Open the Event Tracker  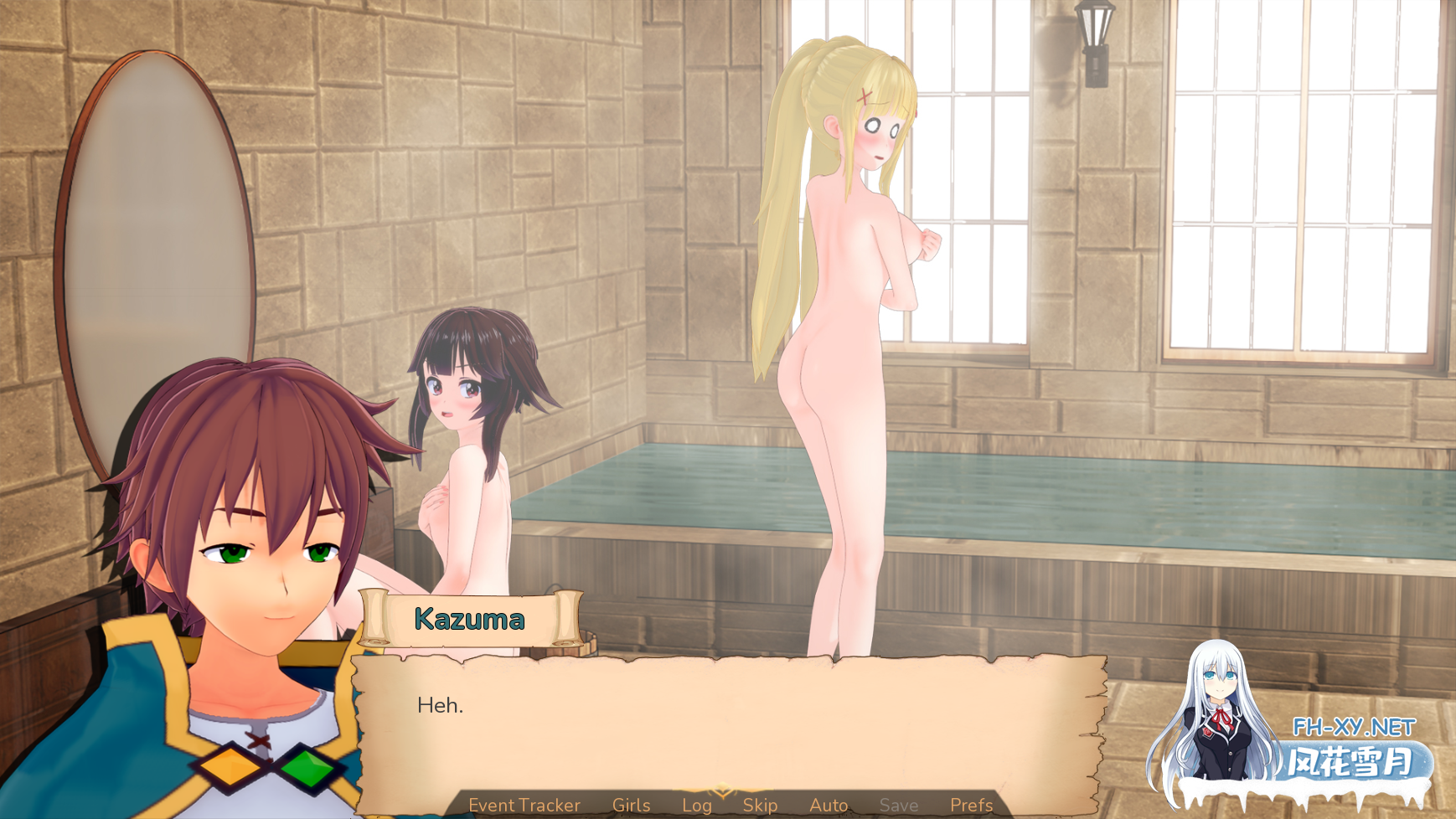click(524, 805)
